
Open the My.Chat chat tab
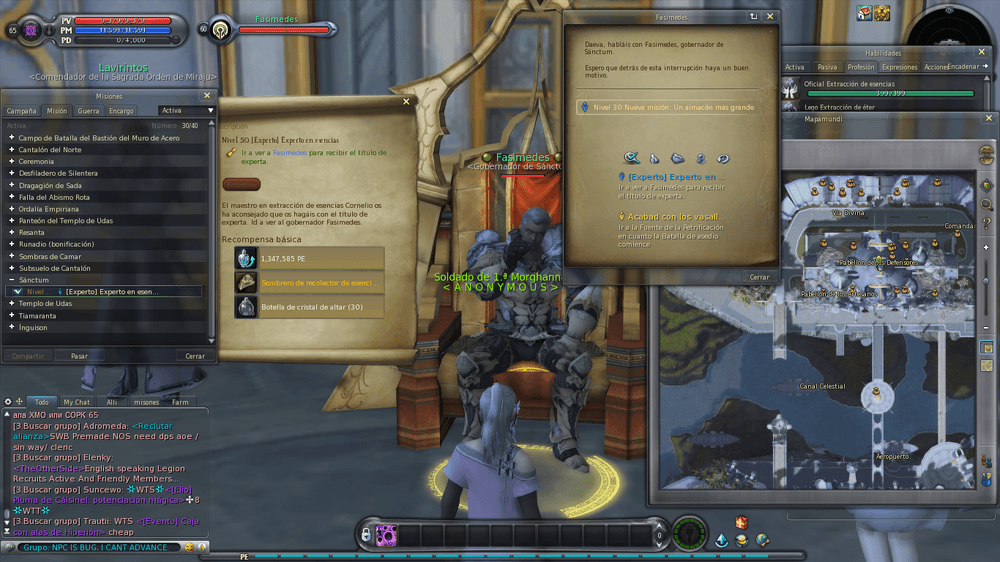pos(77,402)
